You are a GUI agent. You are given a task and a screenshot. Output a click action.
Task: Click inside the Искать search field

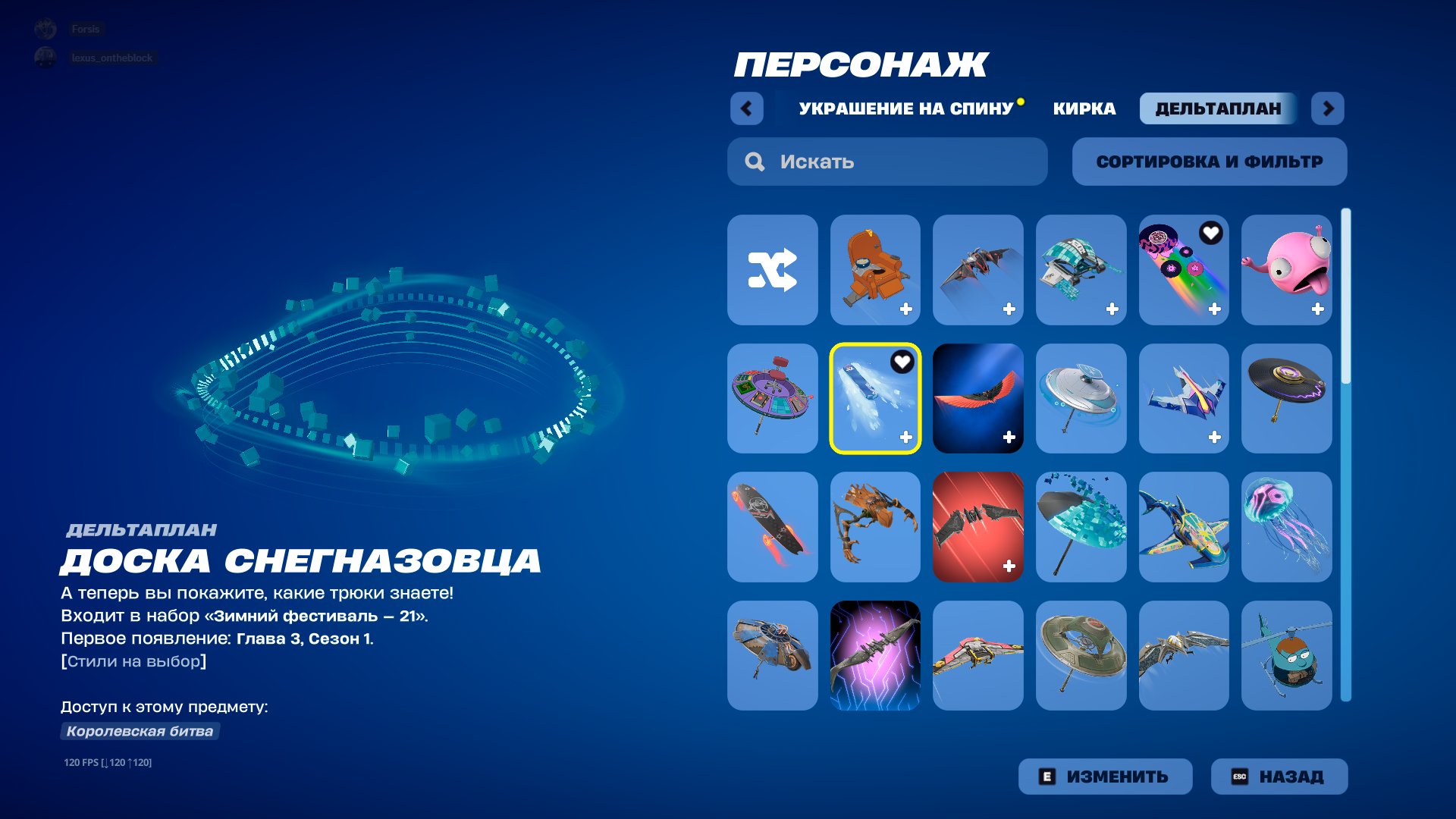point(887,161)
